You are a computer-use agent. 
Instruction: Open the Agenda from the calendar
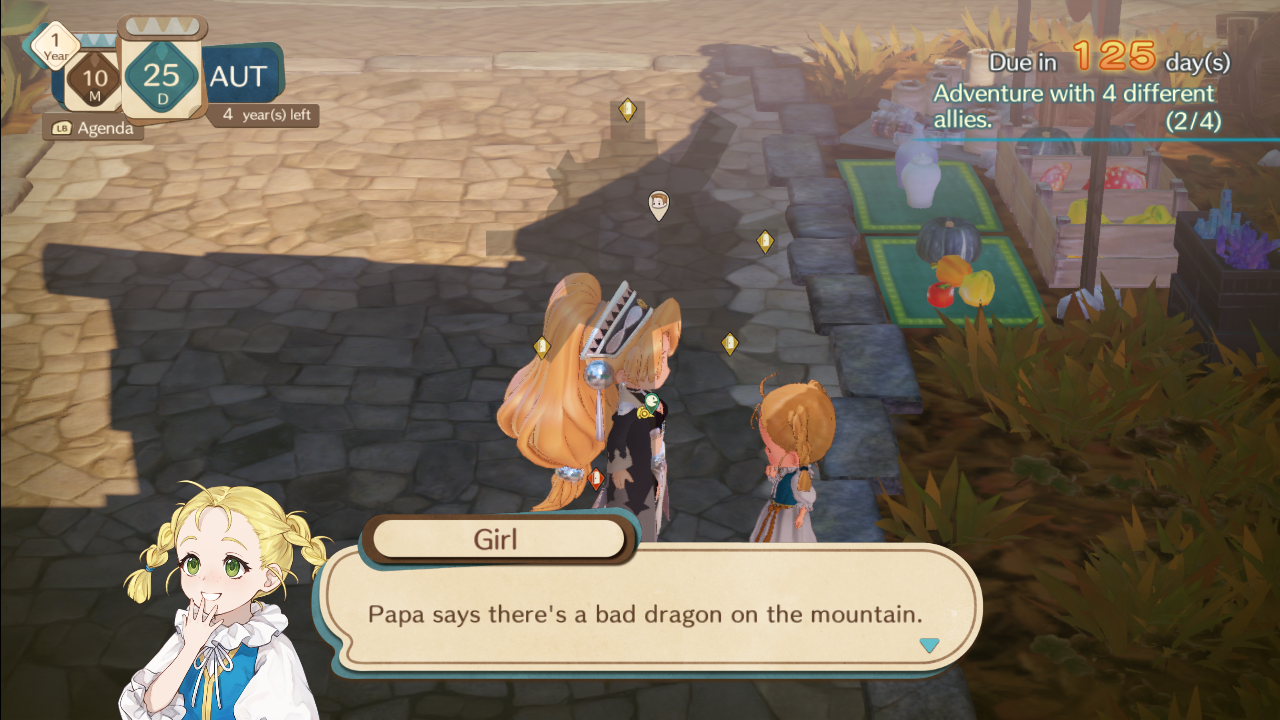pyautogui.click(x=93, y=128)
